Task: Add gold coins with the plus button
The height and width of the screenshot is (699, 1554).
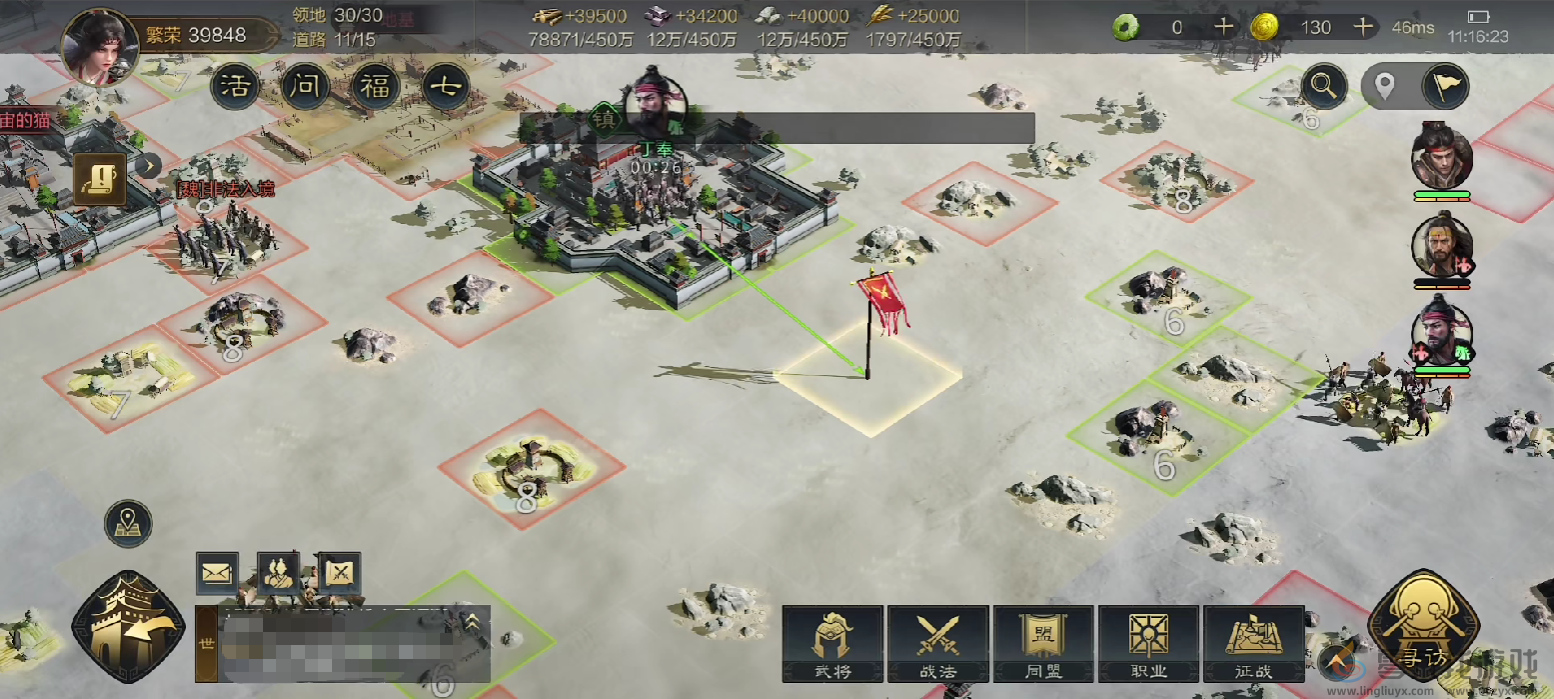Action: [1363, 27]
